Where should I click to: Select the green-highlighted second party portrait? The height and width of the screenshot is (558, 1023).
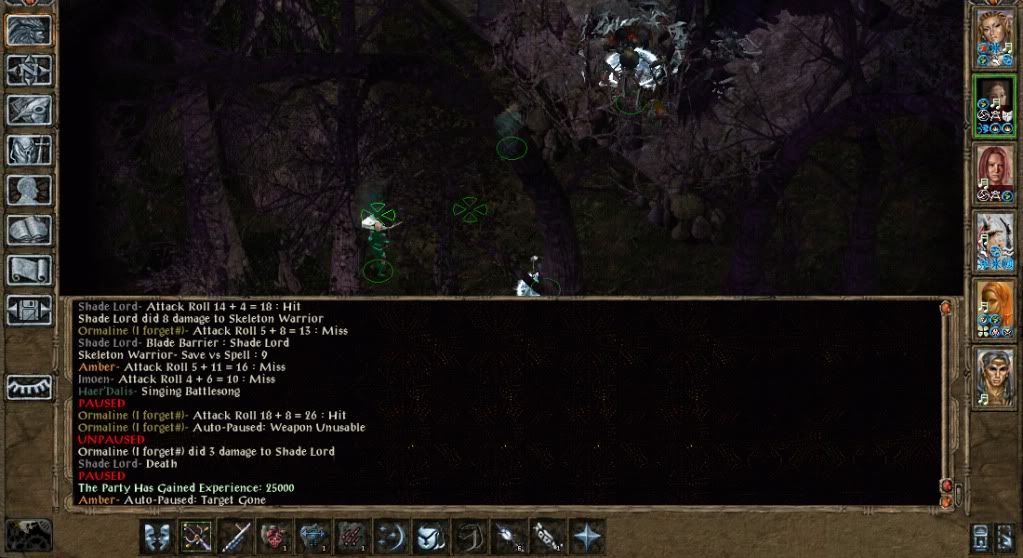[995, 105]
